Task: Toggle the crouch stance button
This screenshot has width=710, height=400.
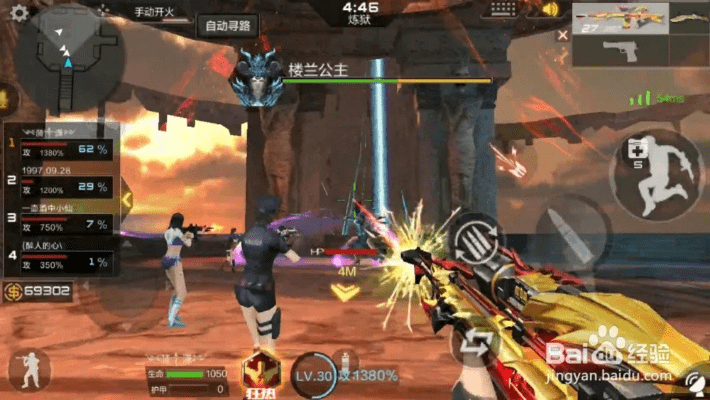Action: point(28,369)
